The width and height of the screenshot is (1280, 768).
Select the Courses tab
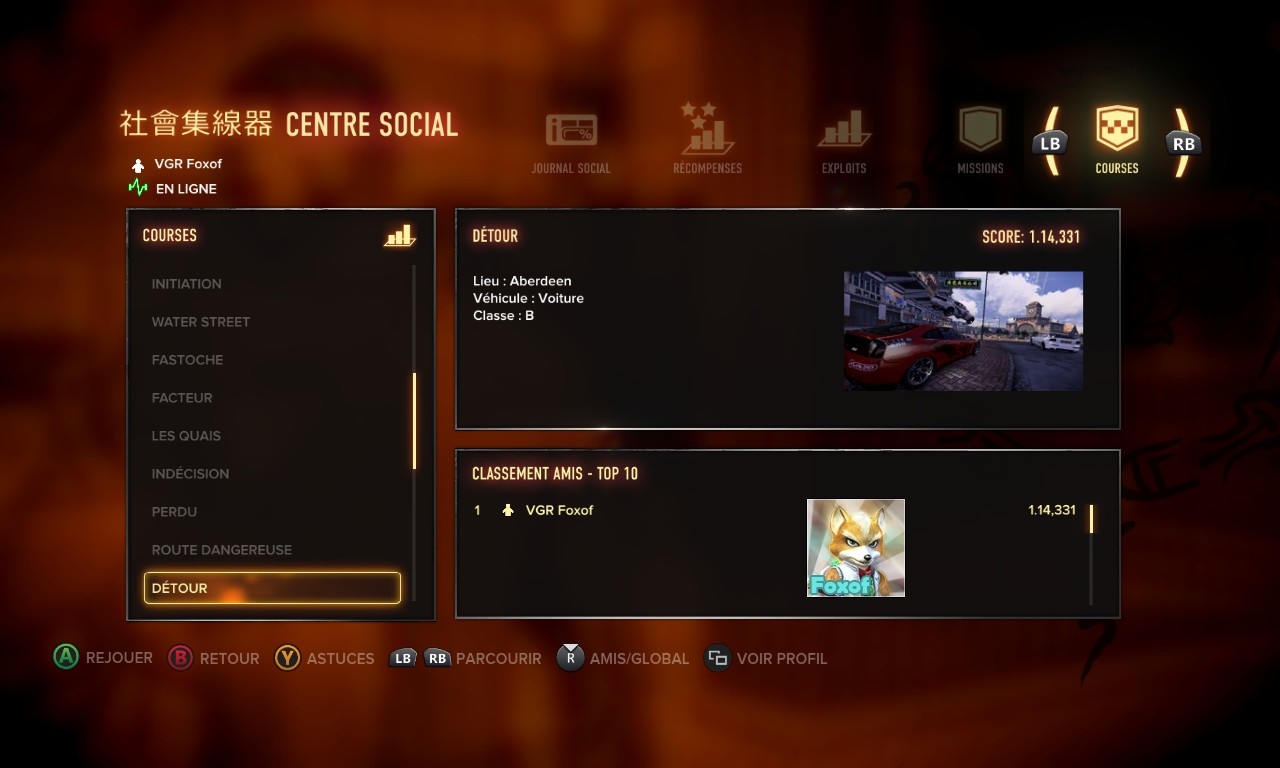[x=1117, y=141]
